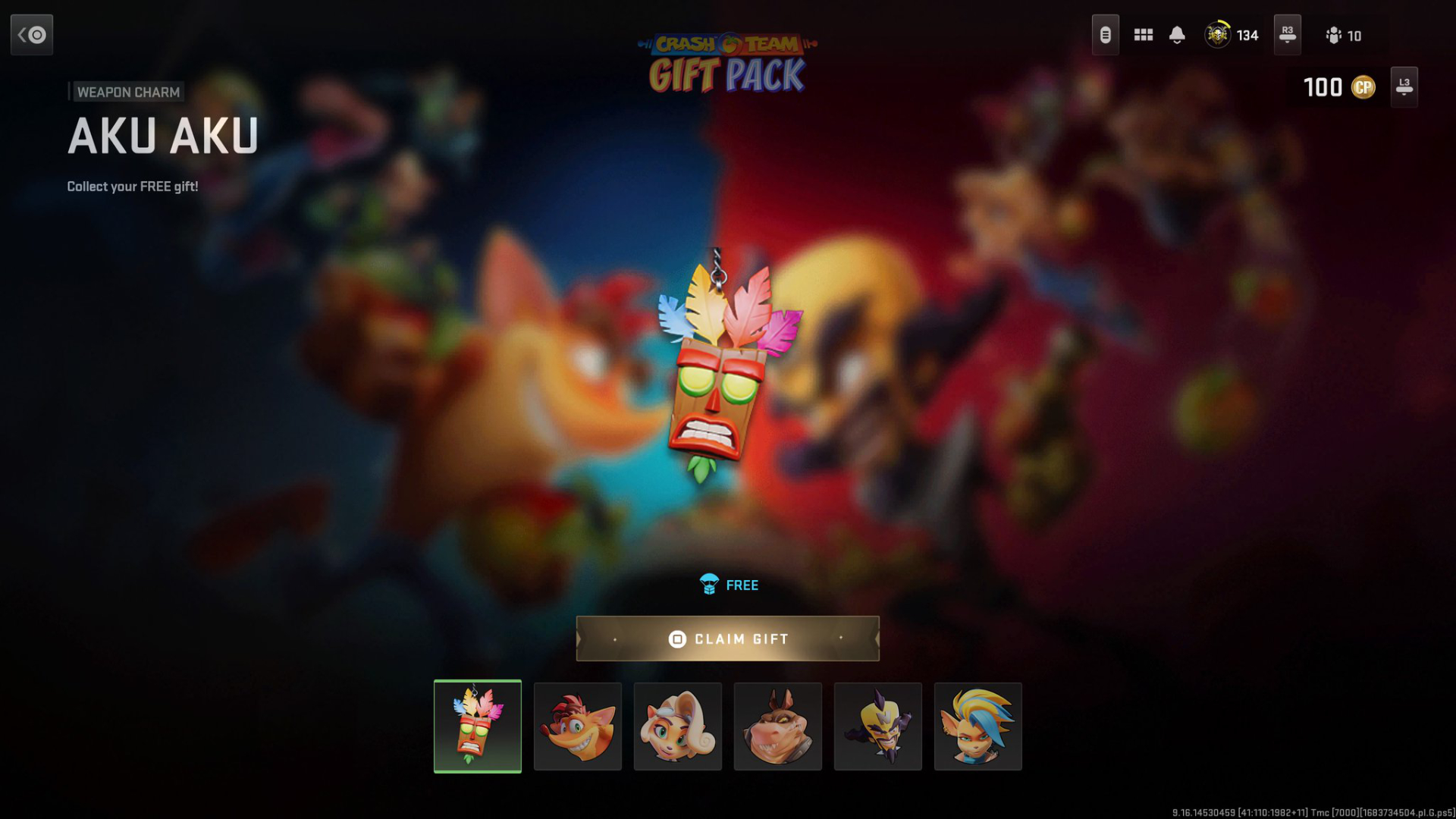Select the Aku Aku mask thumbnail
The height and width of the screenshot is (819, 1456).
[x=478, y=726]
